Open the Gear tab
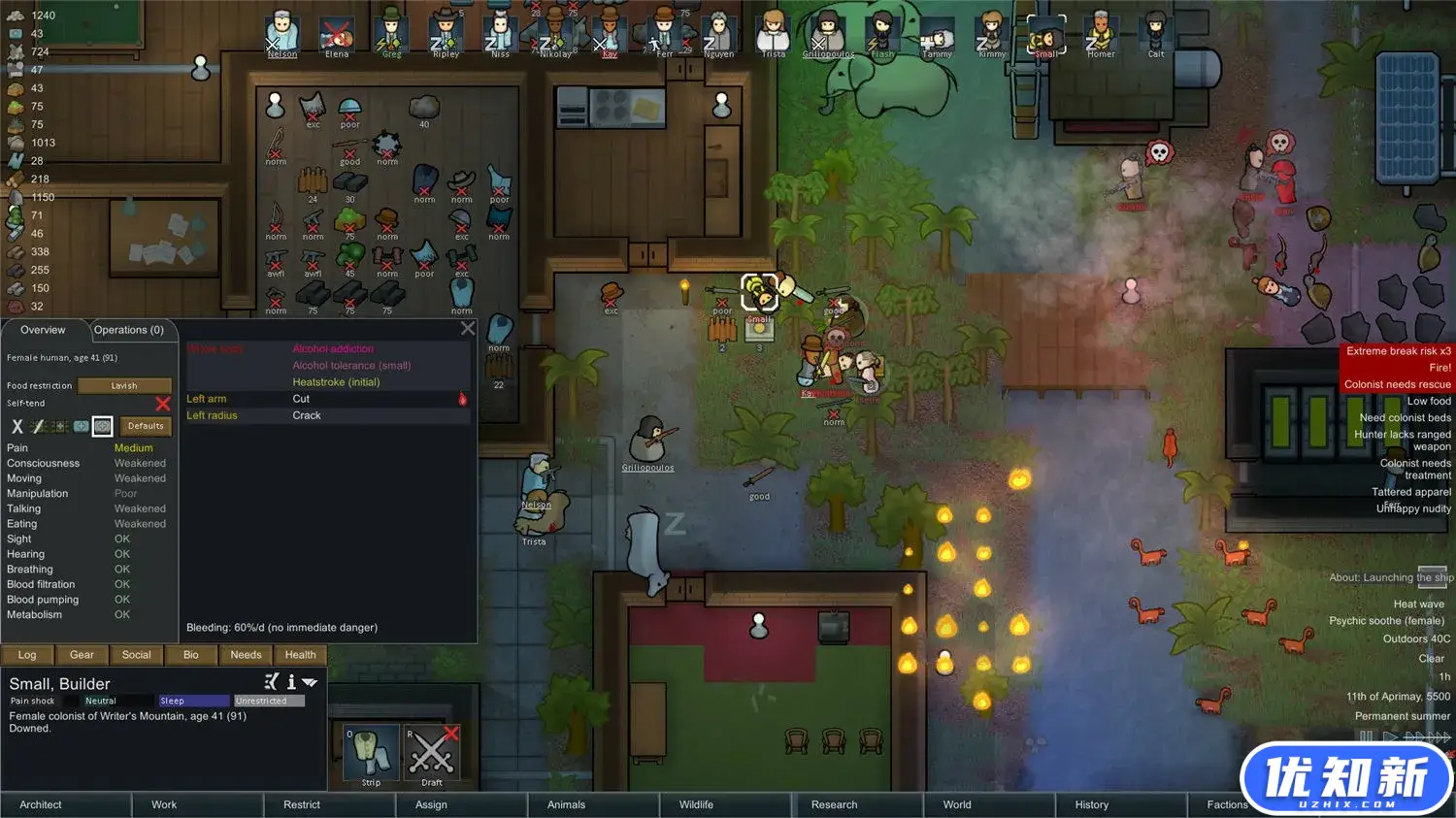This screenshot has width=1456, height=818. tap(82, 655)
